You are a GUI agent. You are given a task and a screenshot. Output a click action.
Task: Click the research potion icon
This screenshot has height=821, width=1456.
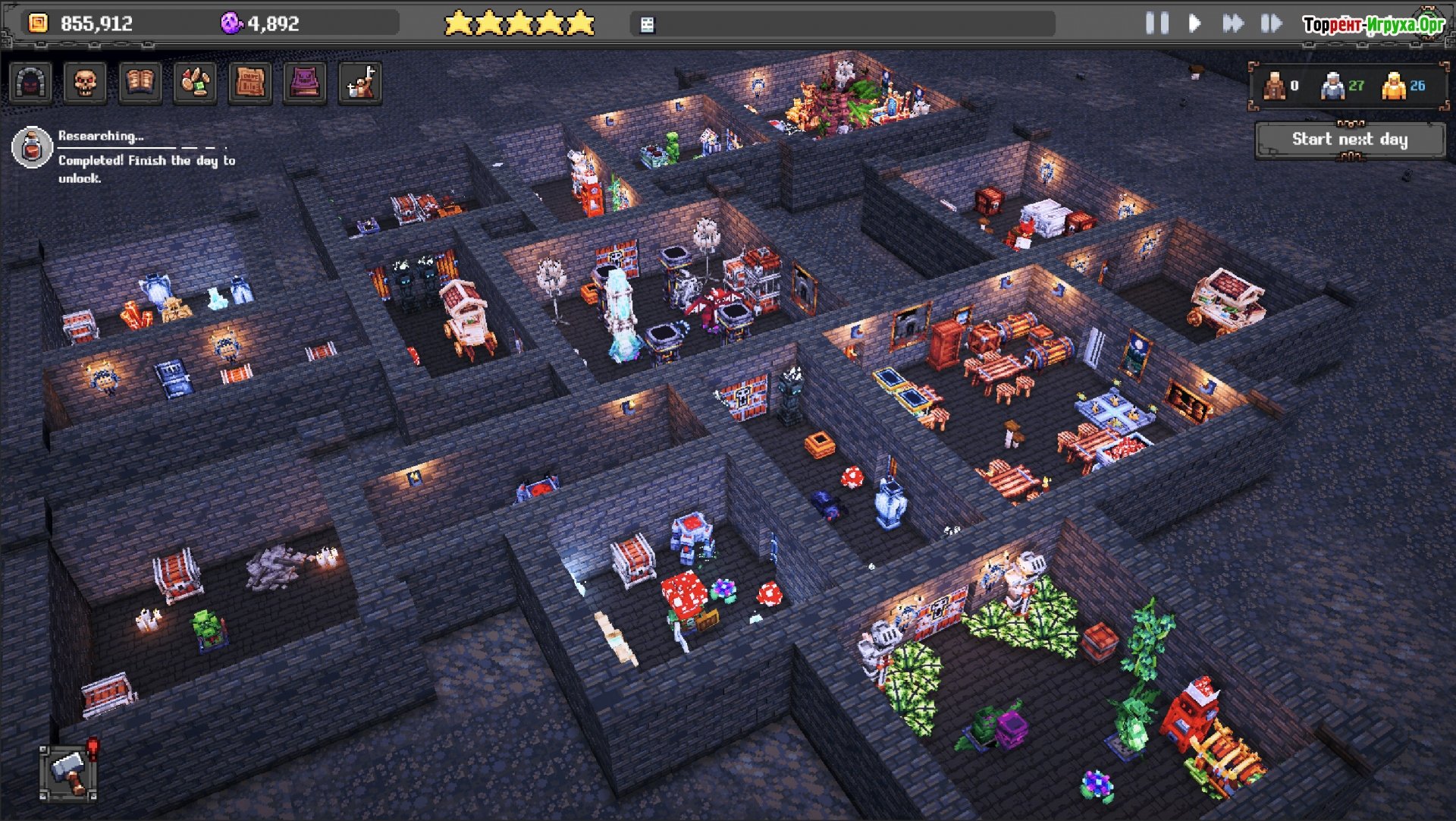point(32,147)
